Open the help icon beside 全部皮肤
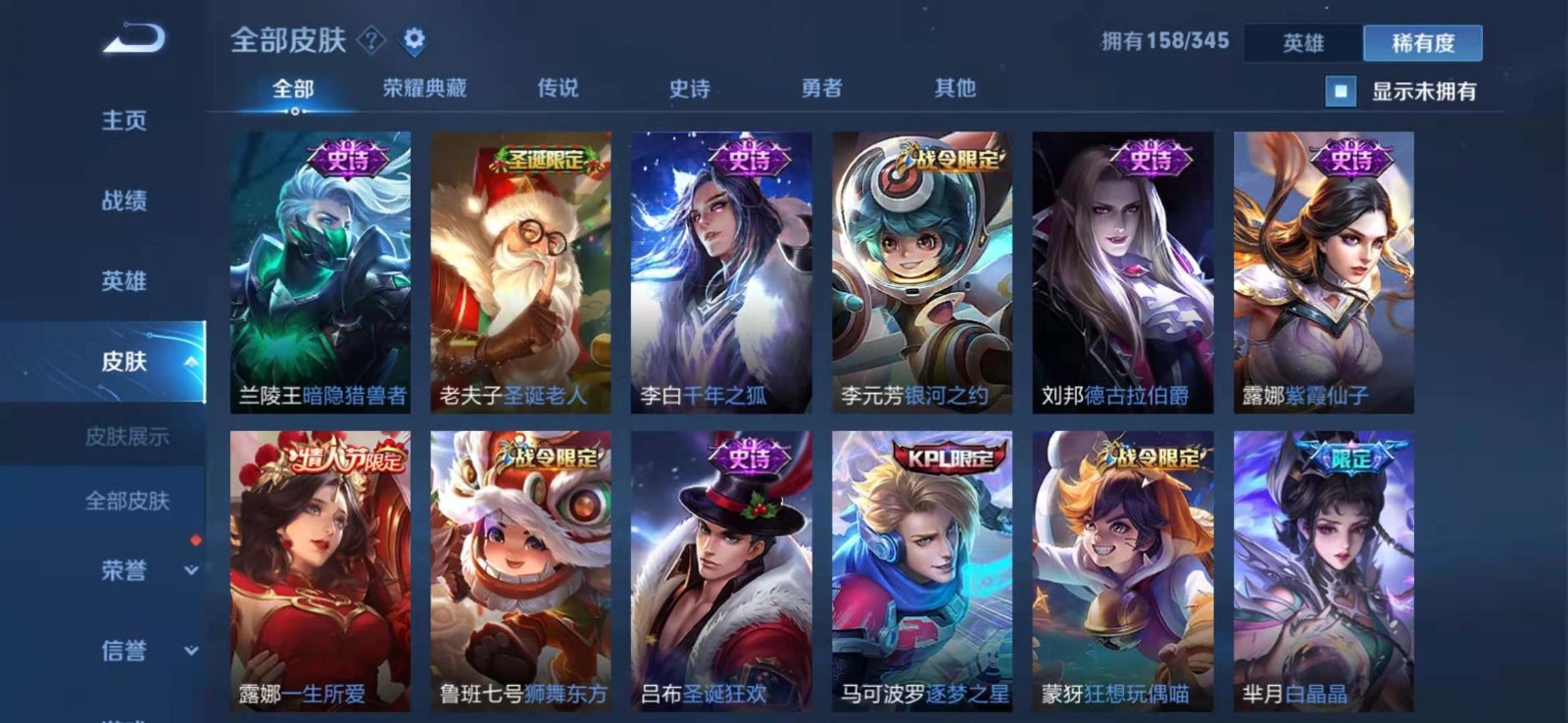This screenshot has height=723, width=1568. pyautogui.click(x=369, y=40)
